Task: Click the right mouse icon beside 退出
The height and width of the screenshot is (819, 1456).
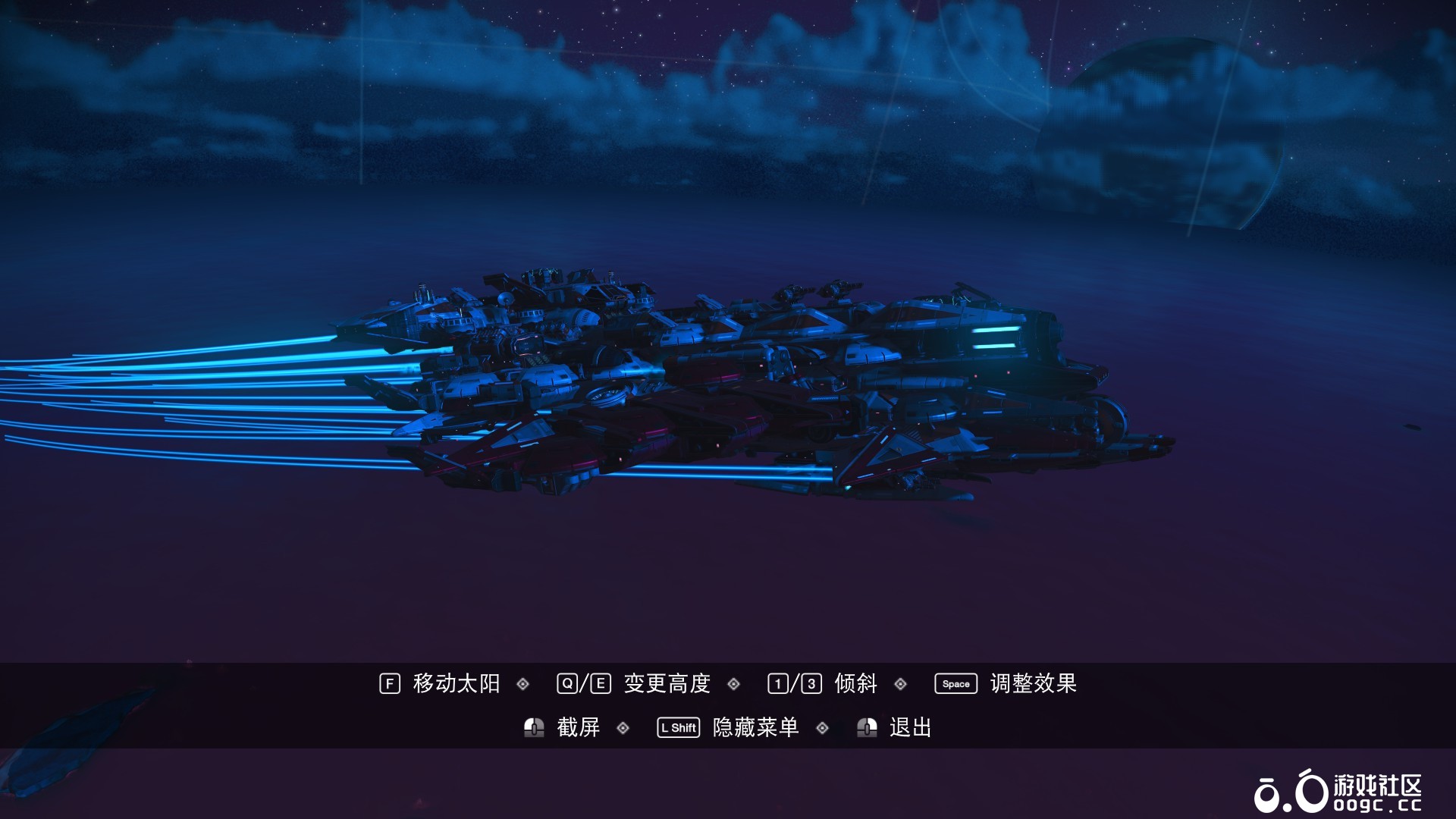Action: click(867, 726)
